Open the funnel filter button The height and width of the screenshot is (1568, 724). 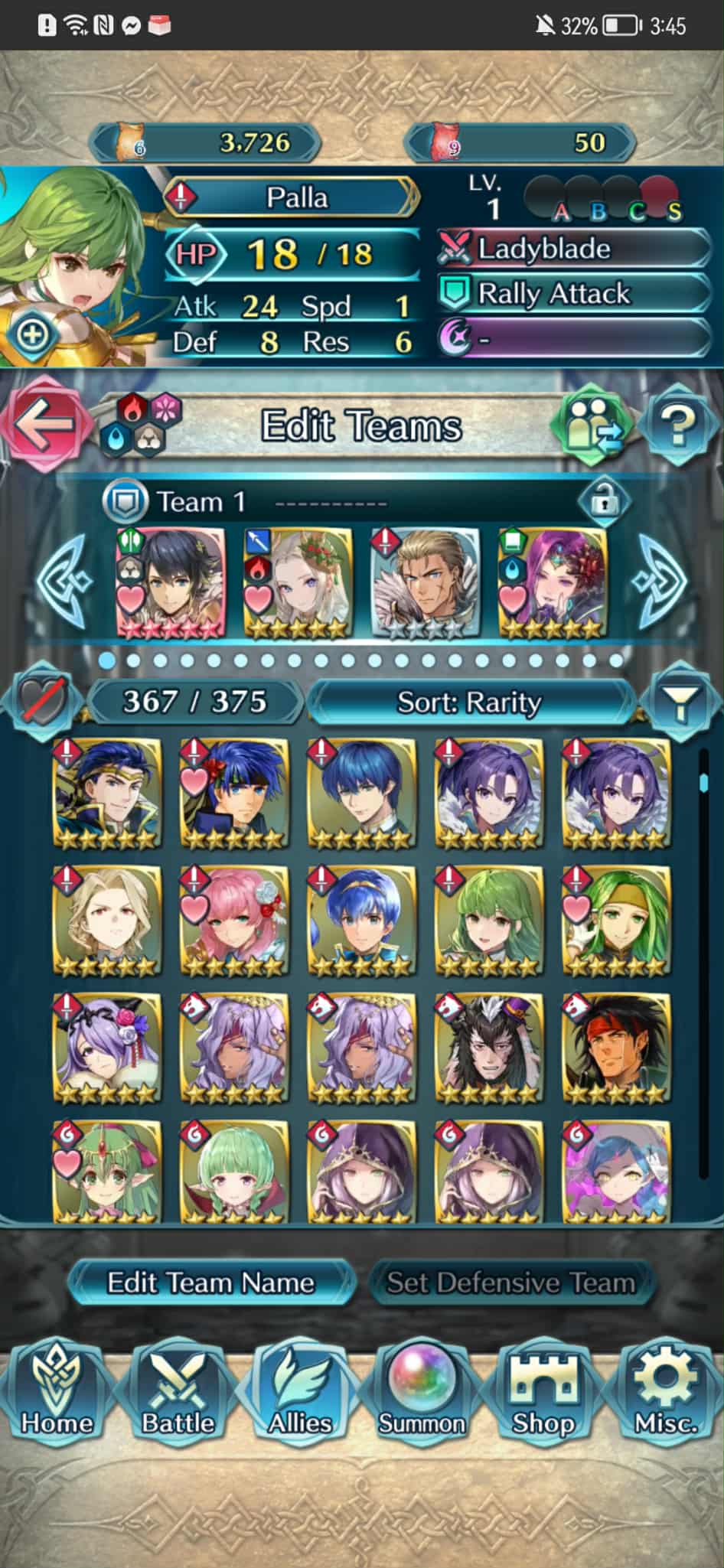click(679, 701)
